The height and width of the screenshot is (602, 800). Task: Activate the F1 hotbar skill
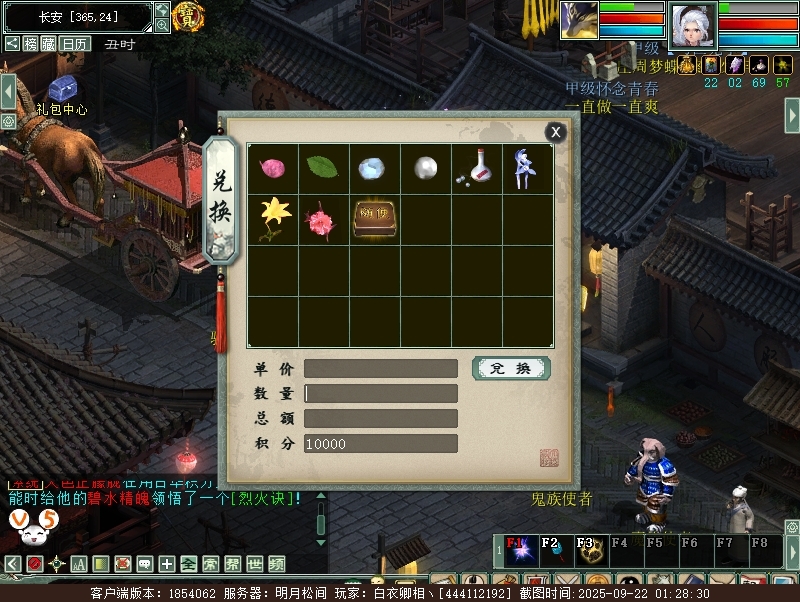tap(519, 549)
